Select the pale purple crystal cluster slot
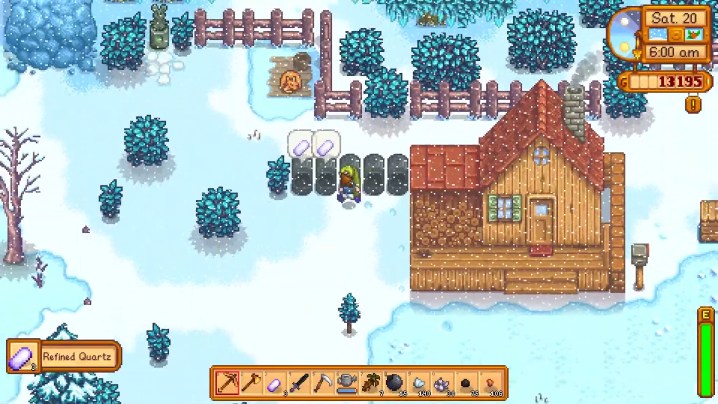The height and width of the screenshot is (404, 718). pyautogui.click(x=443, y=382)
